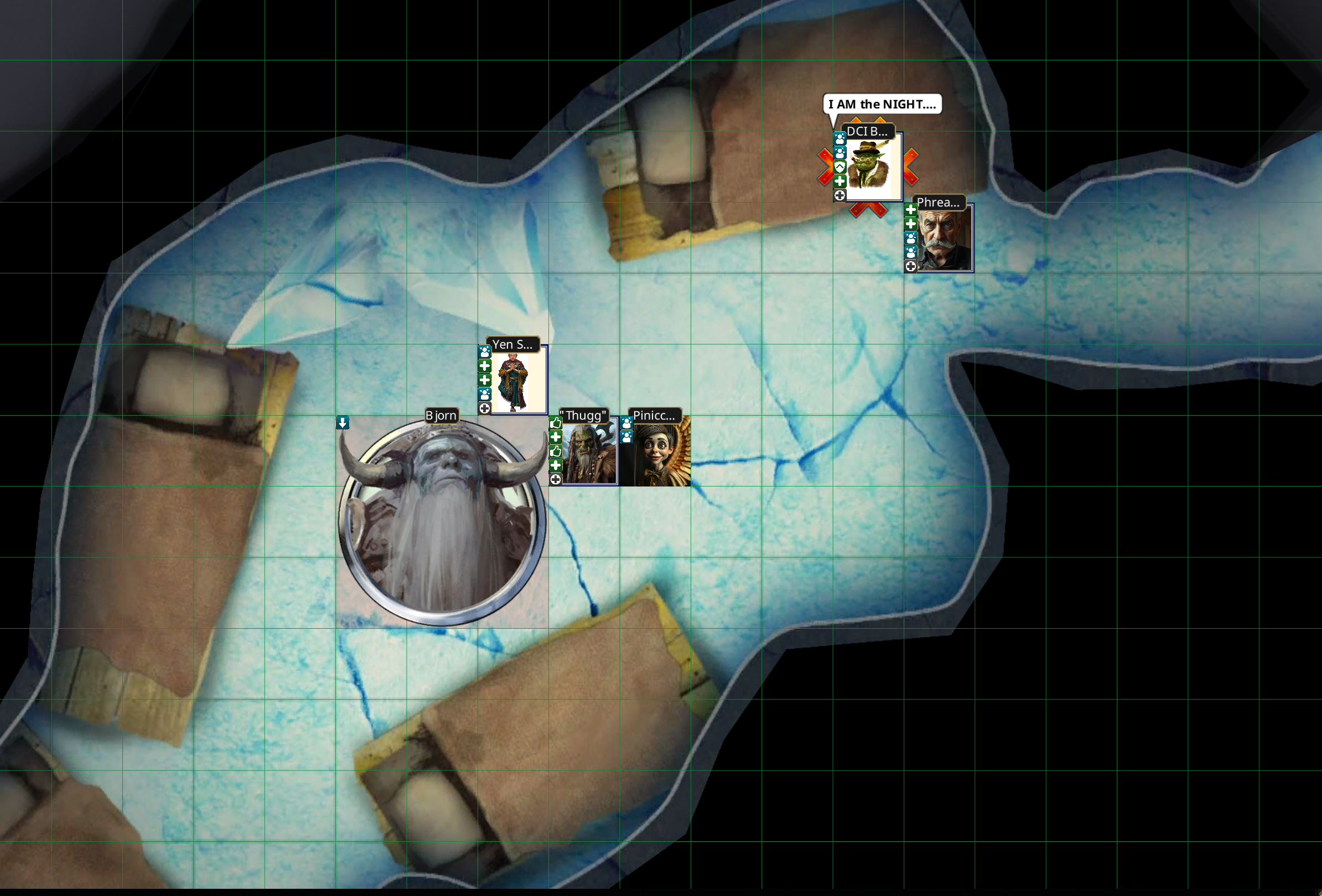The image size is (1322, 896).
Task: Expand the gray plus badge below Phrea's effects
Action: [x=911, y=266]
